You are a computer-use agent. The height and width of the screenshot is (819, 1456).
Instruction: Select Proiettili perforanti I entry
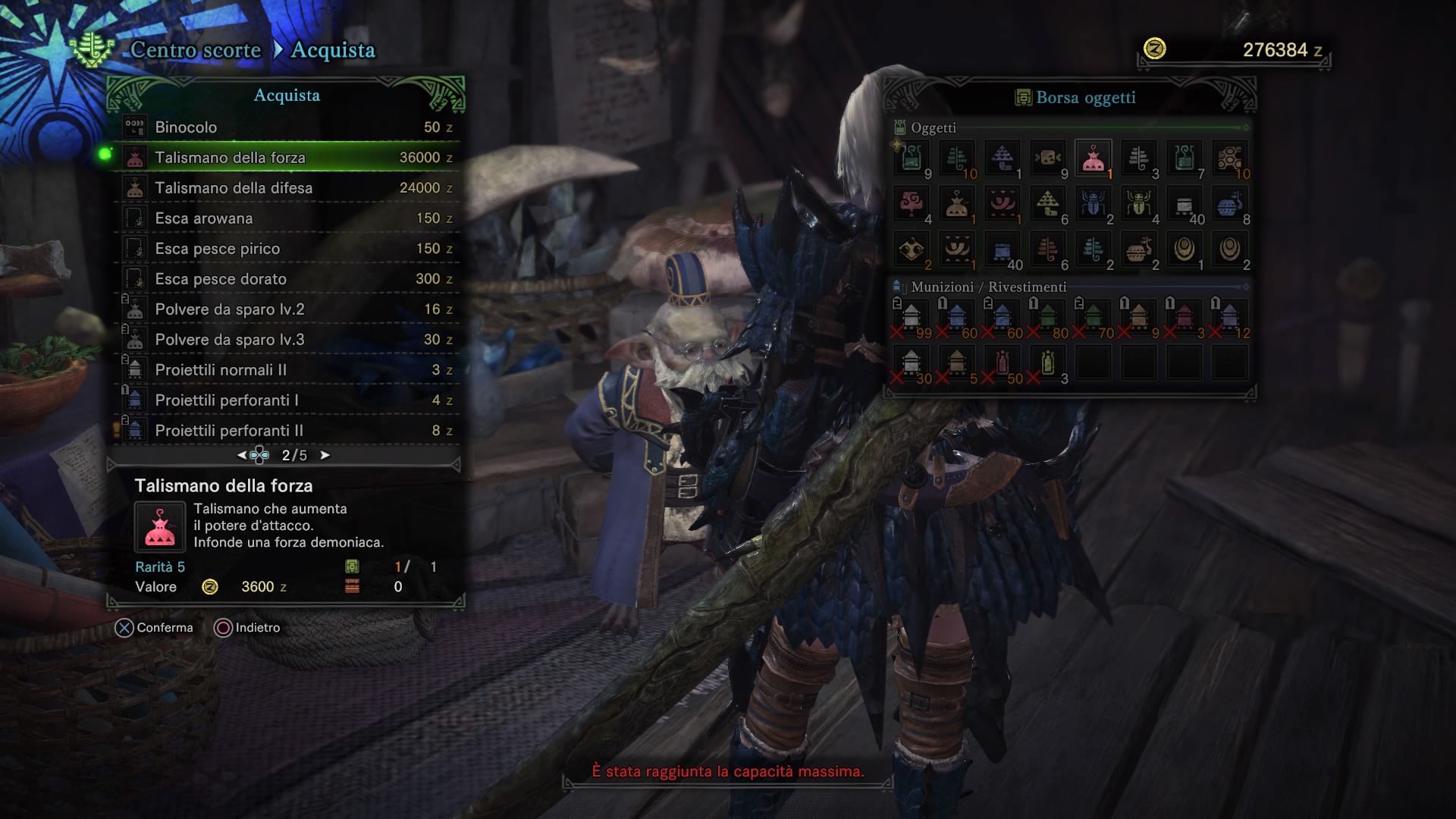(288, 400)
